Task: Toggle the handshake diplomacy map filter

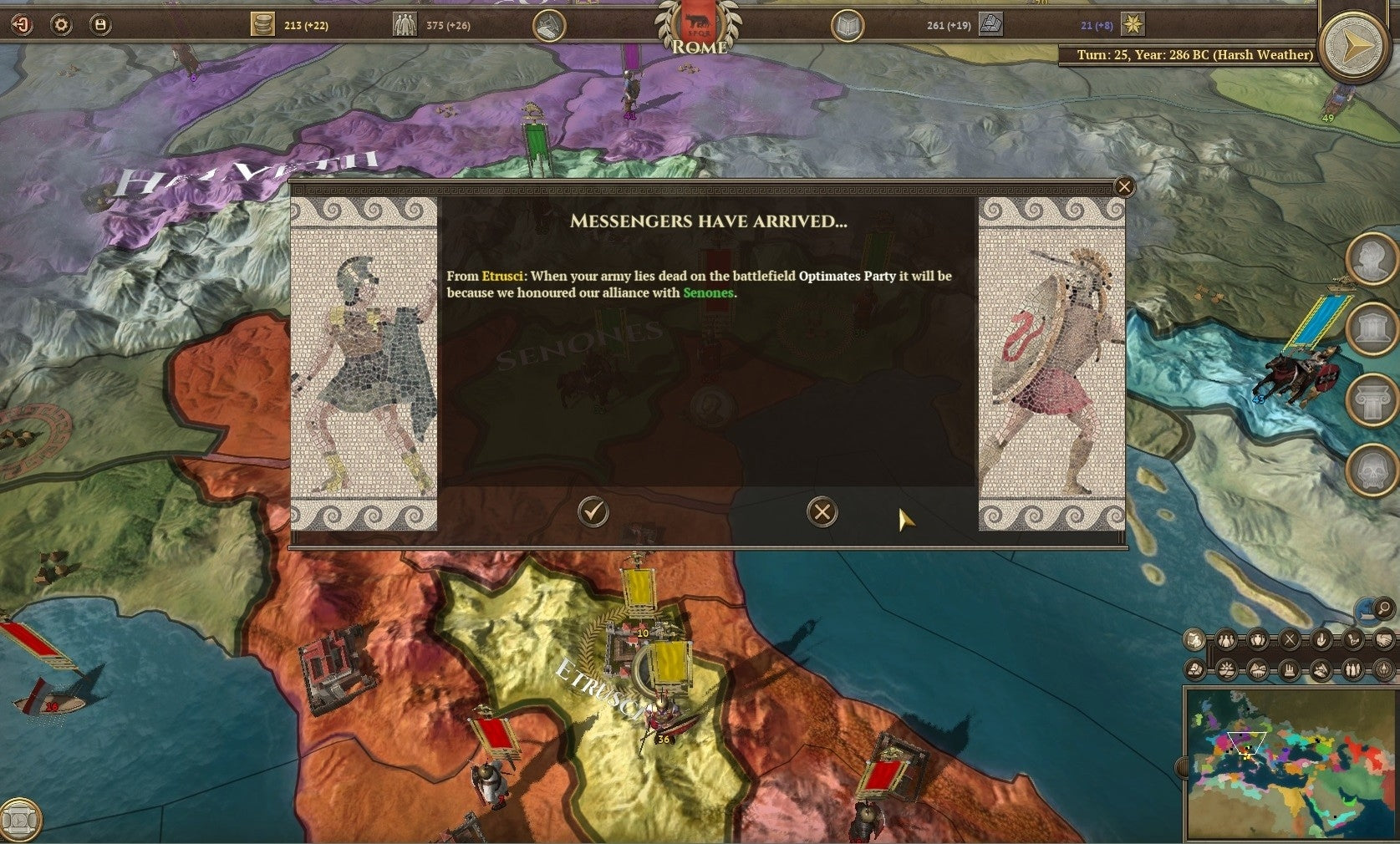Action: pyautogui.click(x=1384, y=639)
